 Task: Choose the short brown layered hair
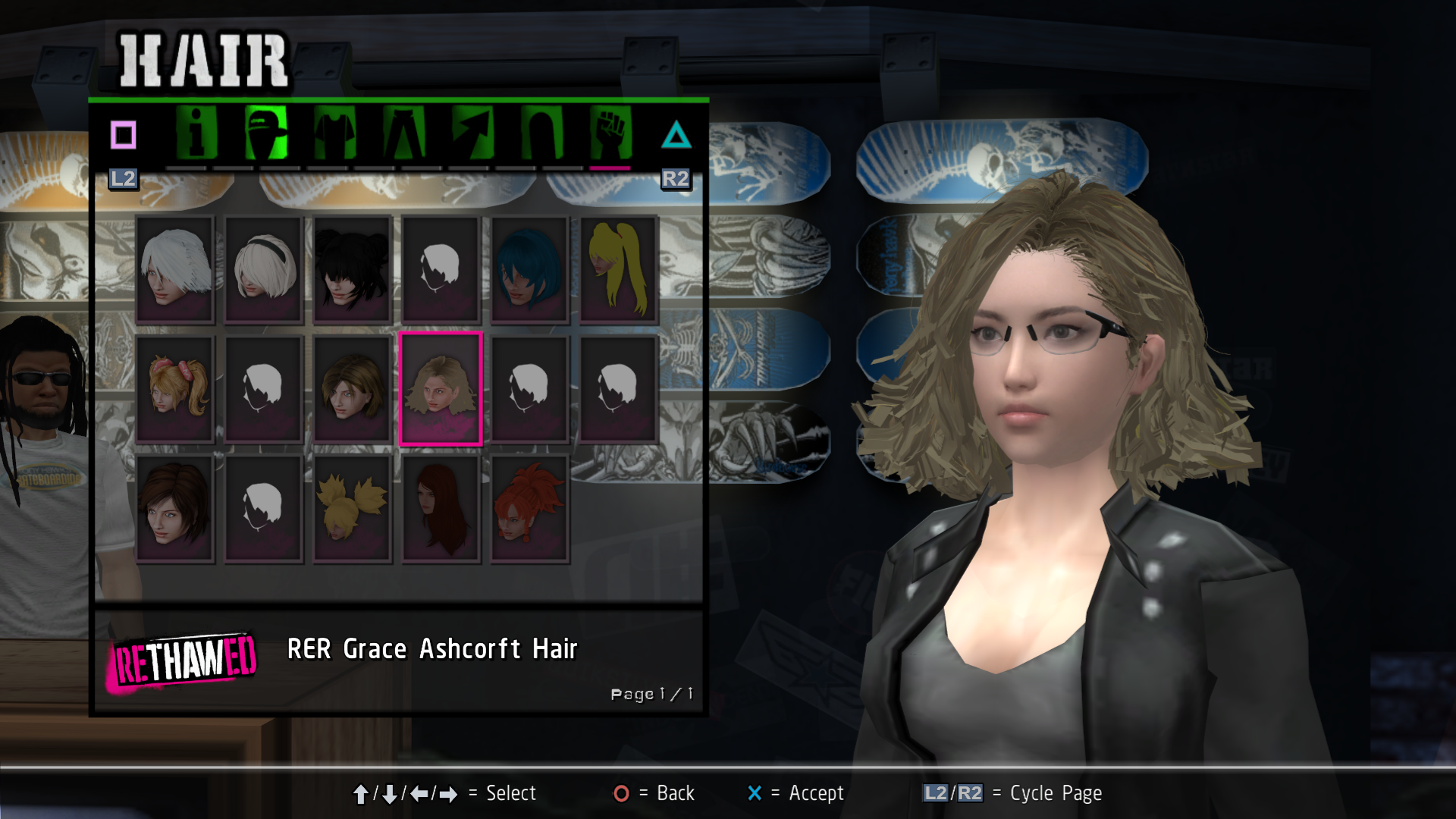point(353,388)
